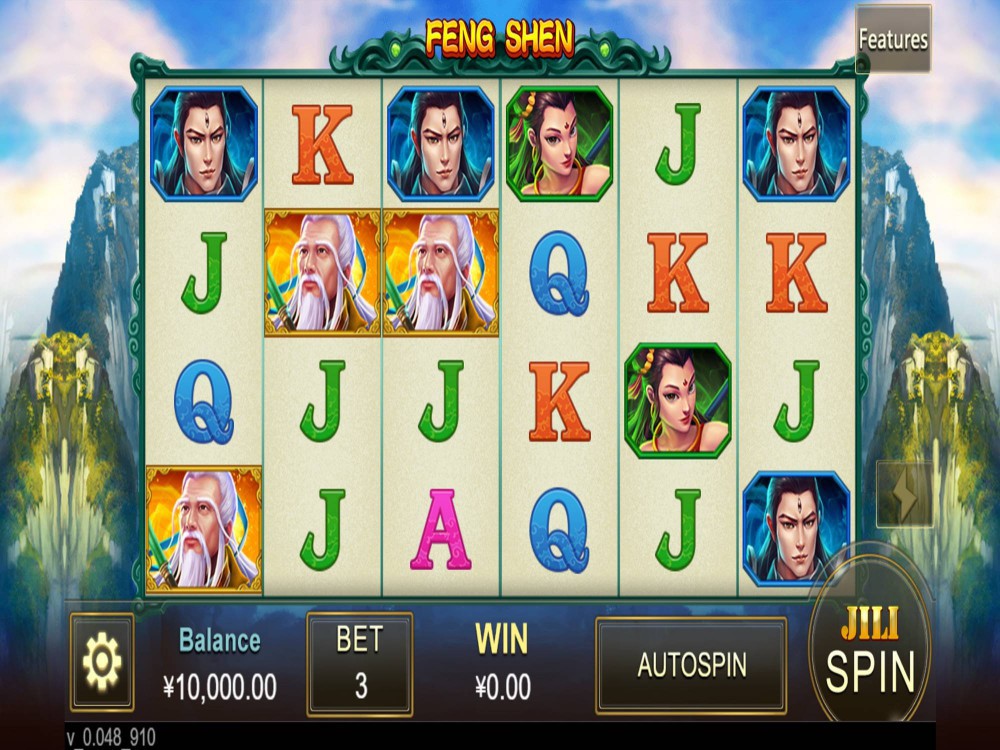
Task: Show the Features panel
Action: (892, 40)
